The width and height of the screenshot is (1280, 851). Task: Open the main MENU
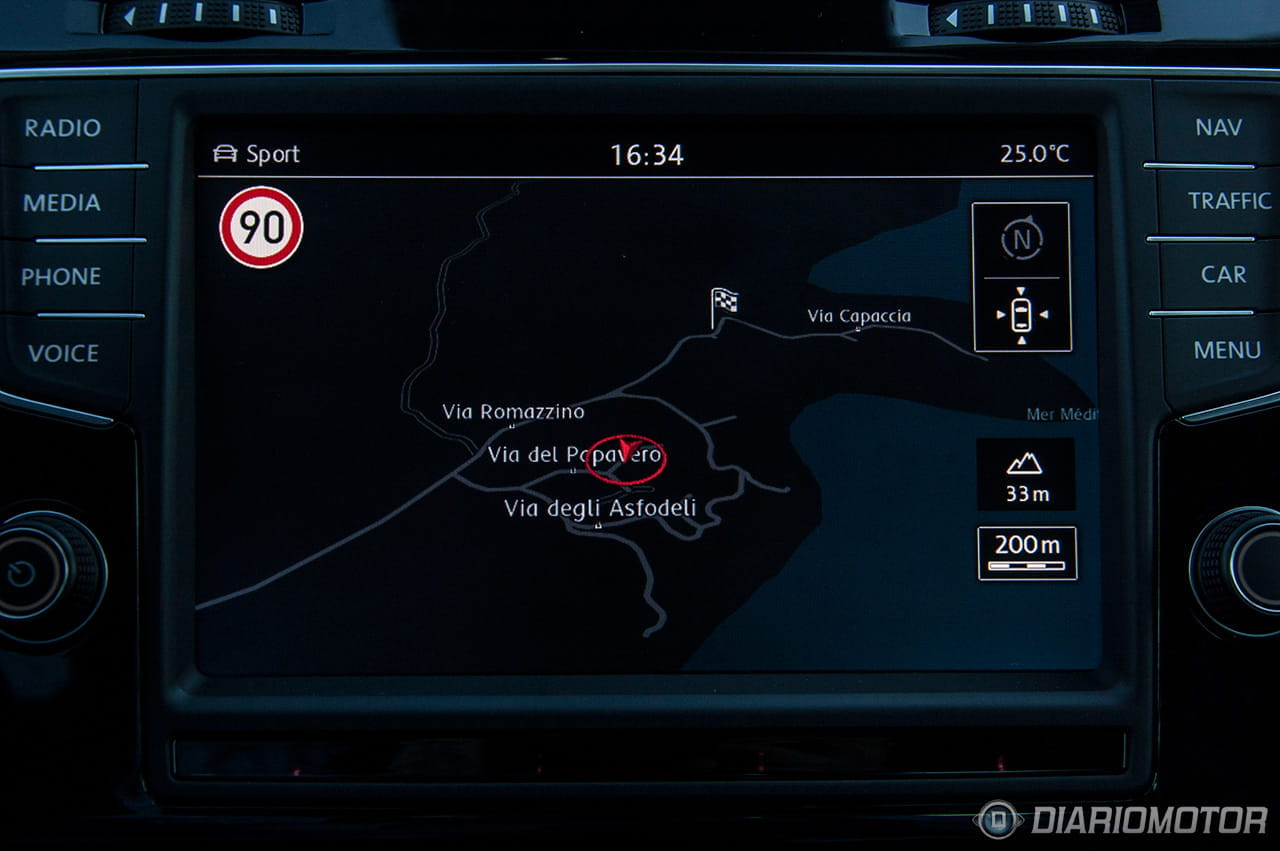tap(1227, 350)
